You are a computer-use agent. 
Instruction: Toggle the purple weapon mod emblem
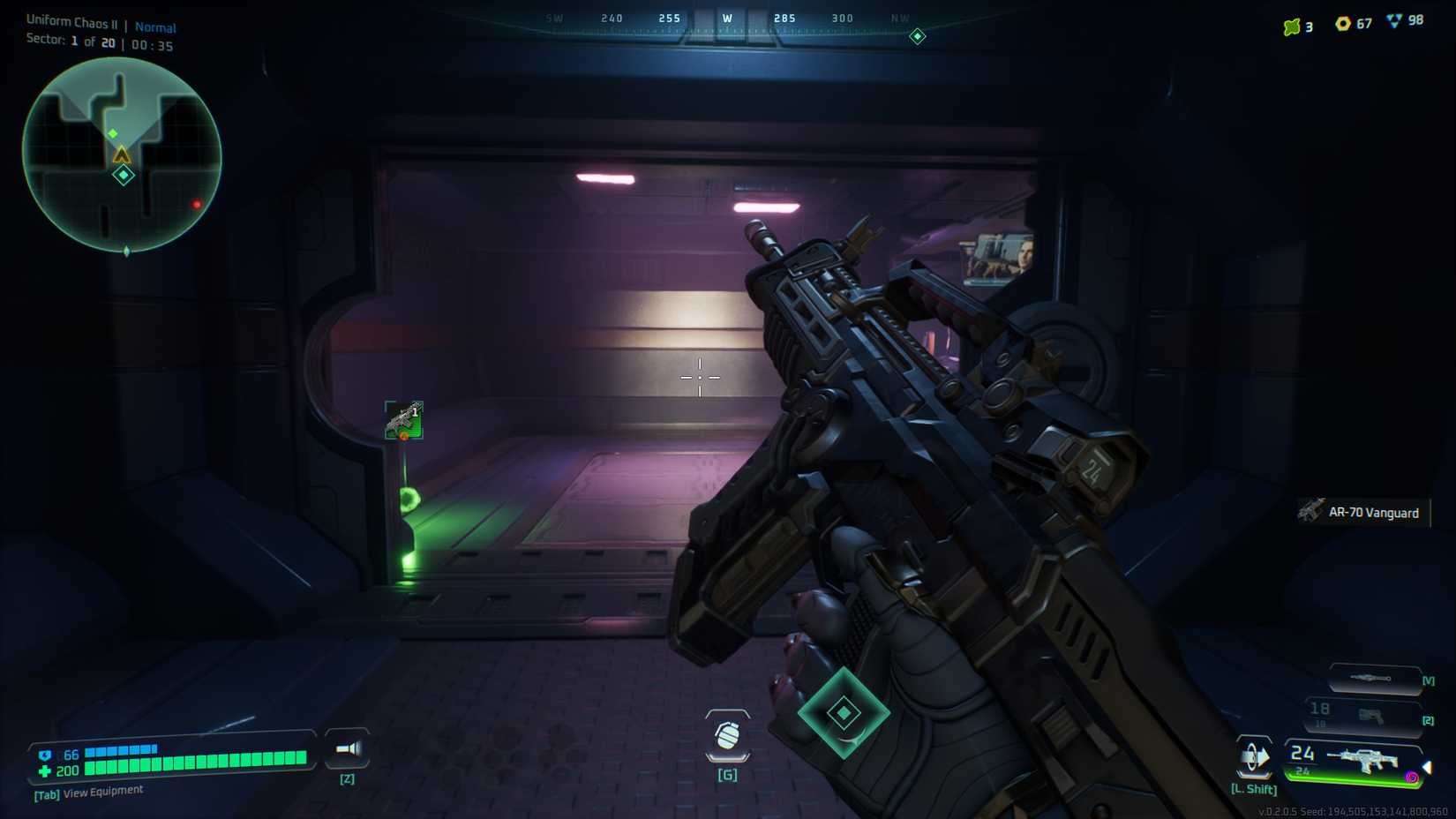1411,777
